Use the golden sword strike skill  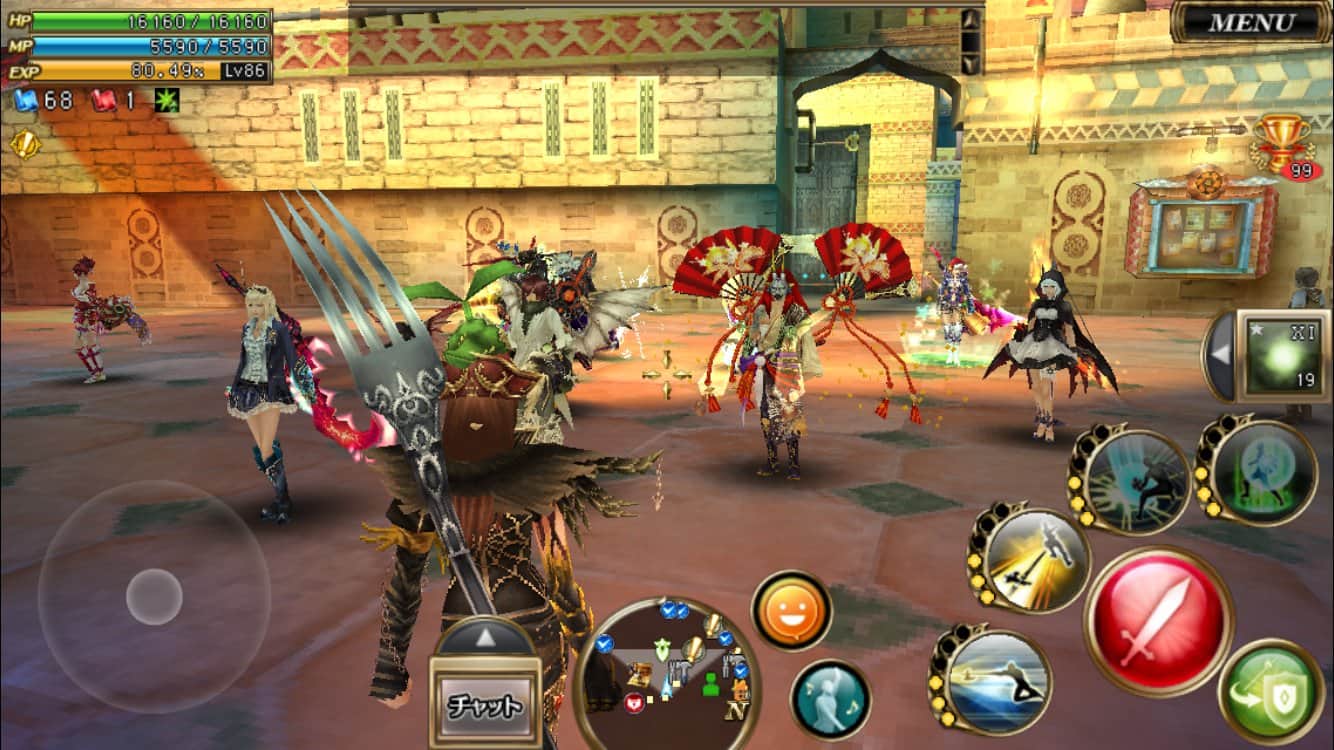click(1033, 558)
